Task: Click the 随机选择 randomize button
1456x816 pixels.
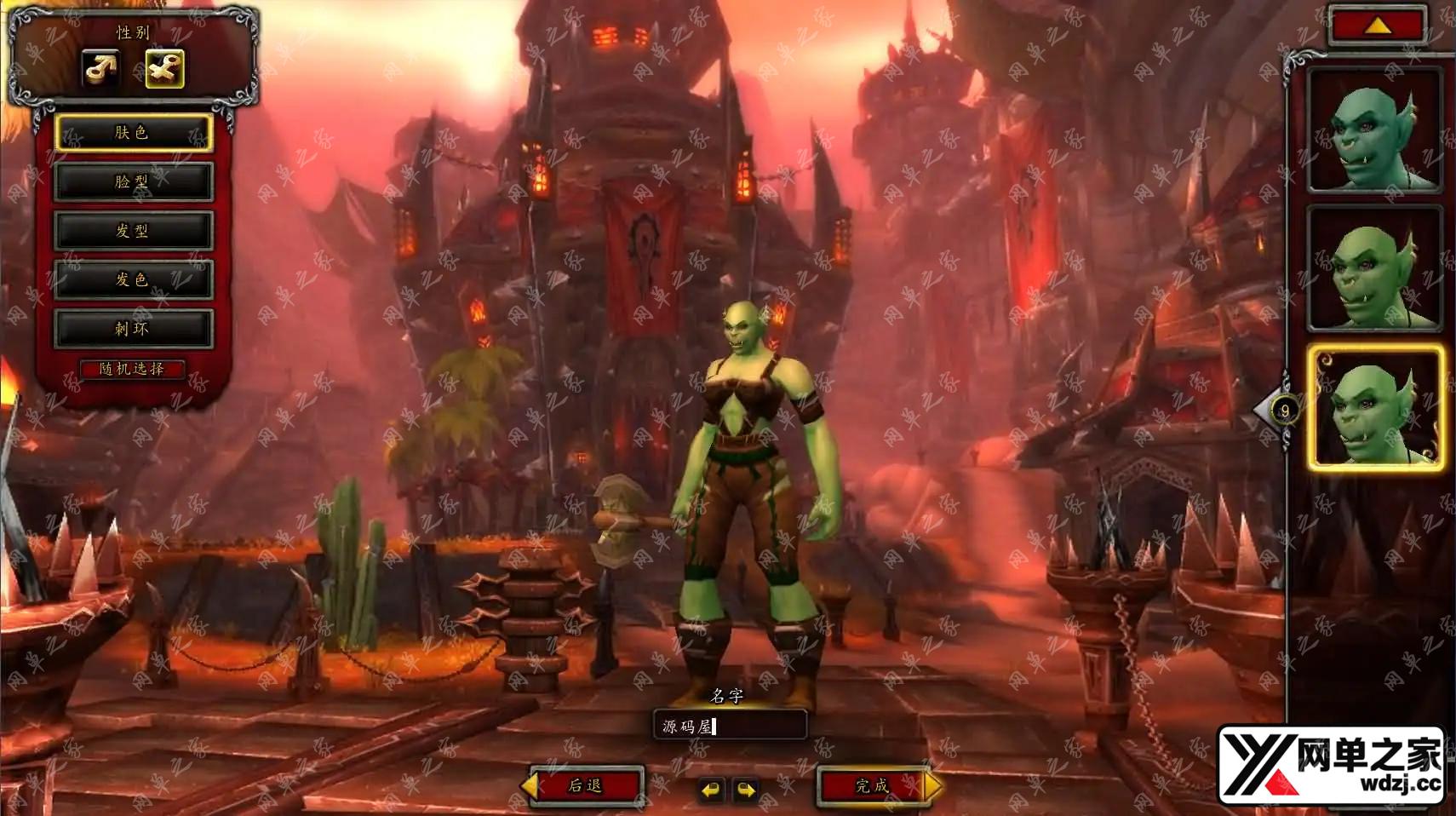Action: pyautogui.click(x=132, y=369)
